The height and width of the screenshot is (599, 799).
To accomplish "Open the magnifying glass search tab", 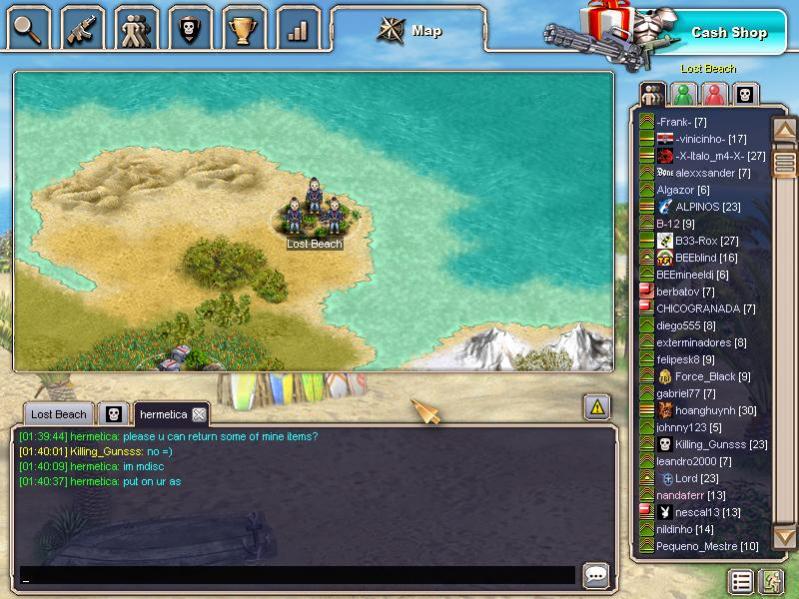I will click(x=28, y=29).
